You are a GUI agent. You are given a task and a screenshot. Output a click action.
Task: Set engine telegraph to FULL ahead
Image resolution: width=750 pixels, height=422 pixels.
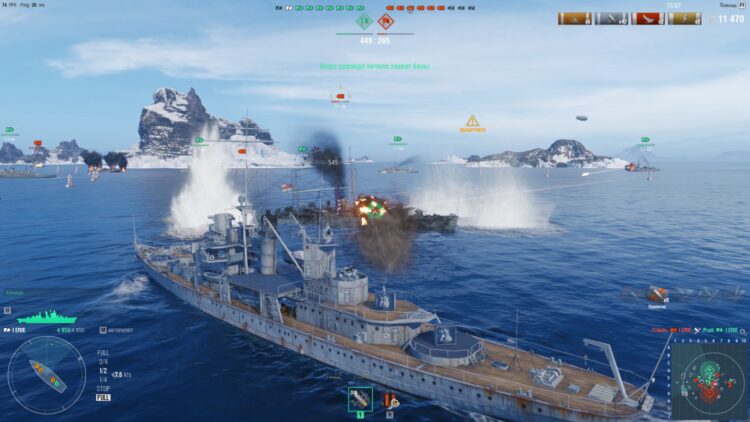click(x=103, y=352)
